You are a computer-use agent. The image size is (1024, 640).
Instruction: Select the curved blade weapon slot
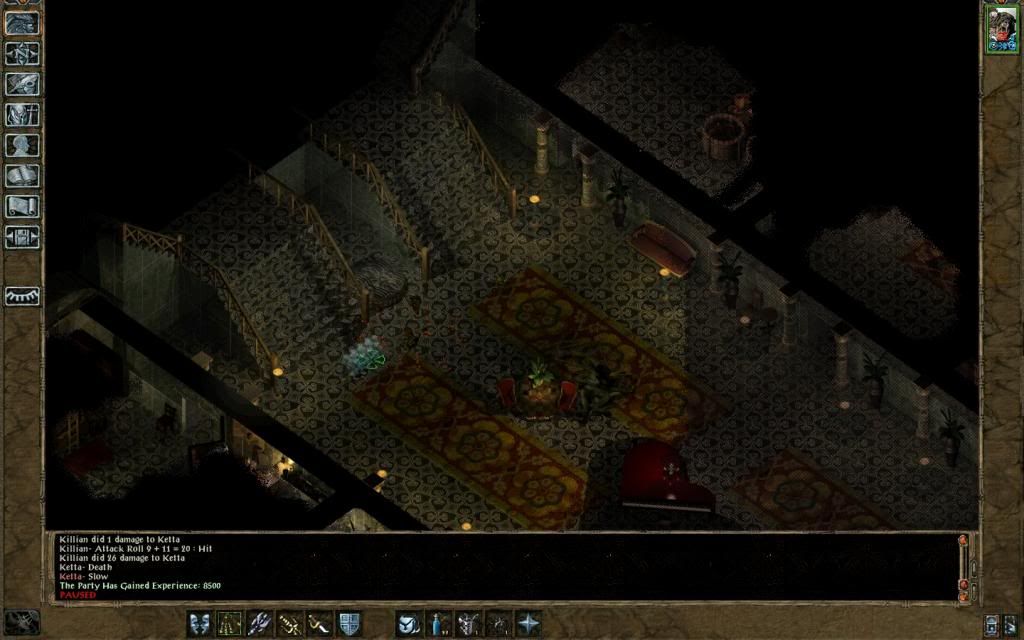pos(320,623)
